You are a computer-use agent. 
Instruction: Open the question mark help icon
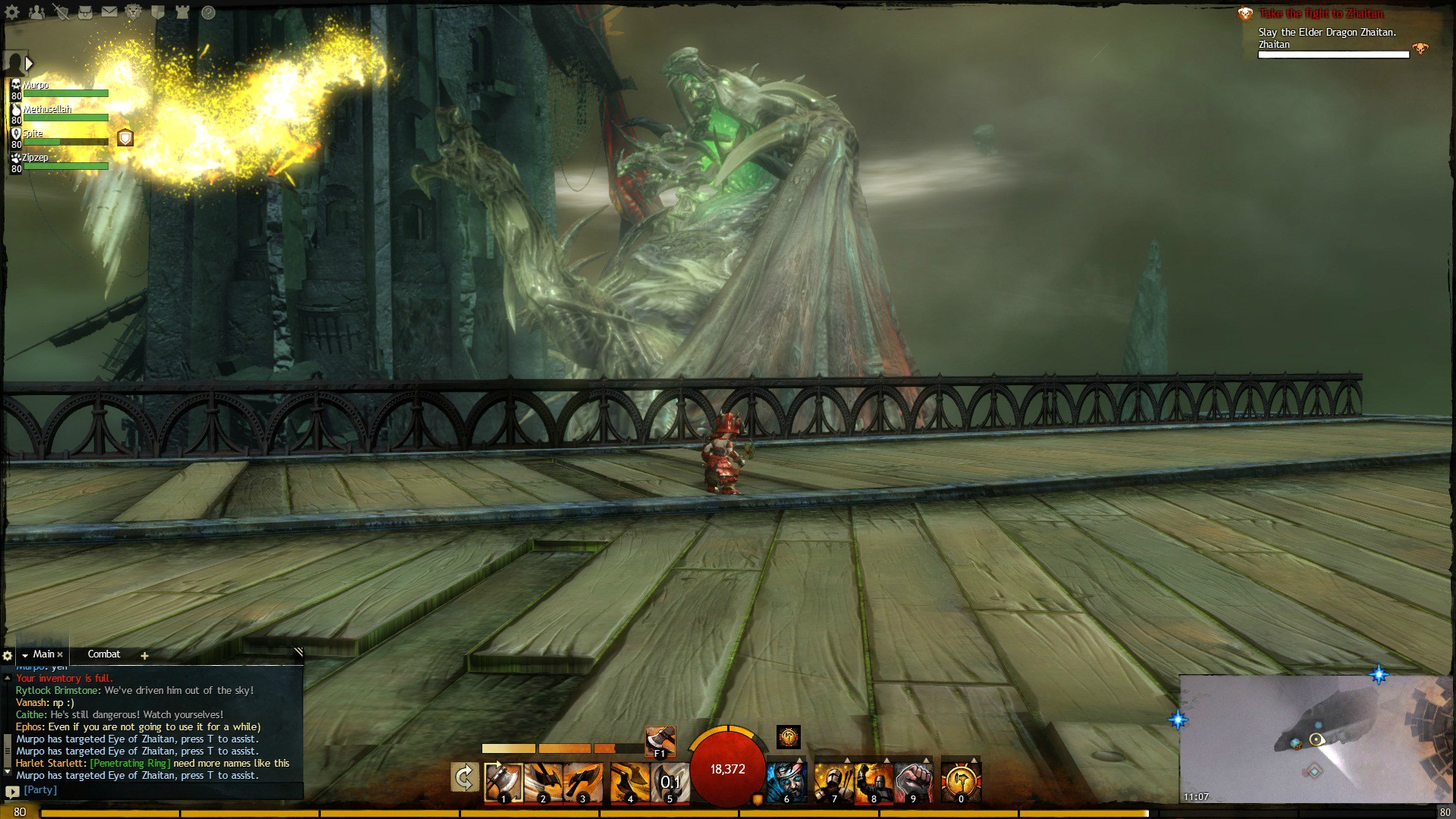(209, 12)
